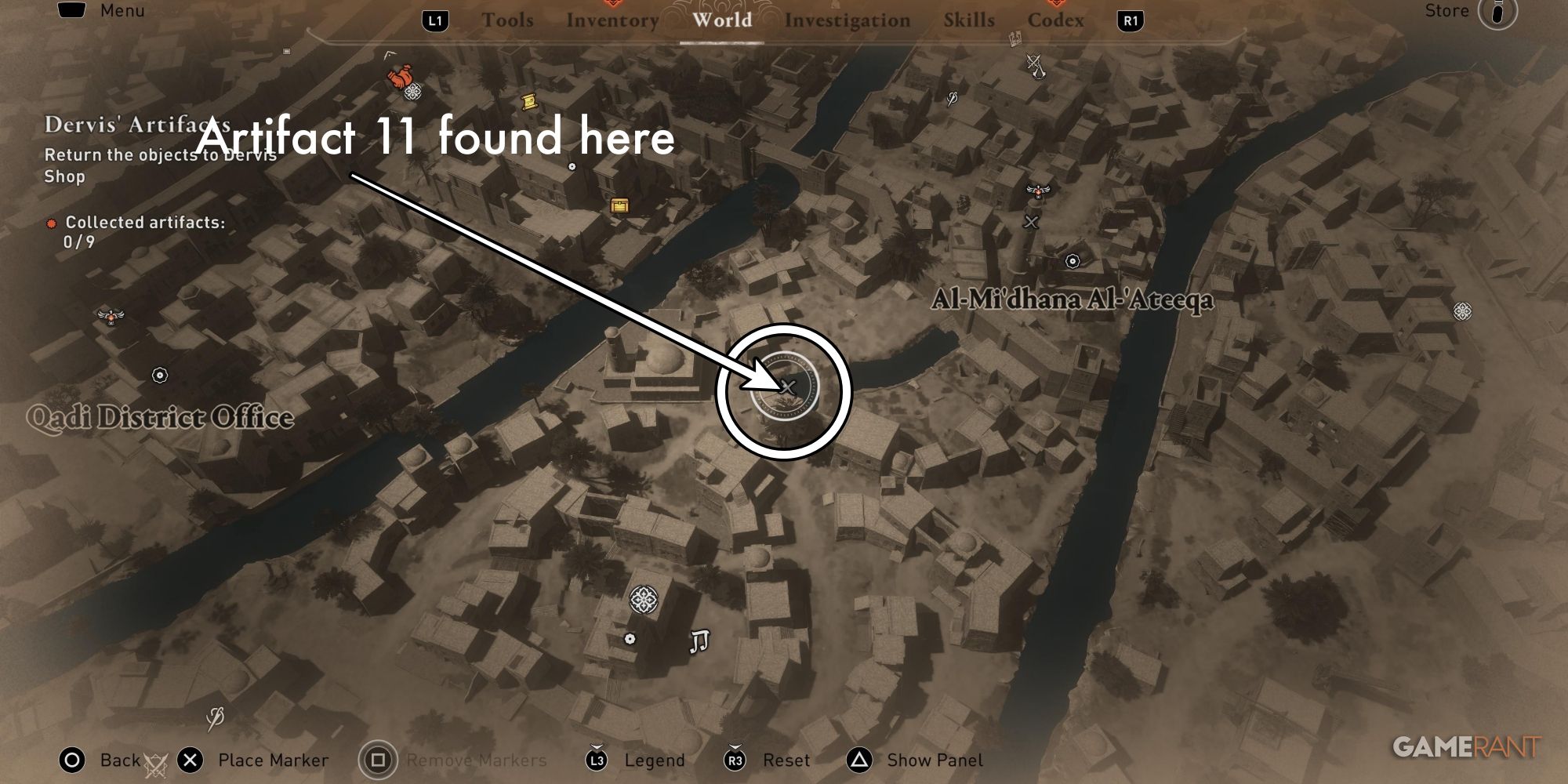This screenshot has width=1568, height=784.
Task: Open the Codex tab
Action: click(1057, 21)
